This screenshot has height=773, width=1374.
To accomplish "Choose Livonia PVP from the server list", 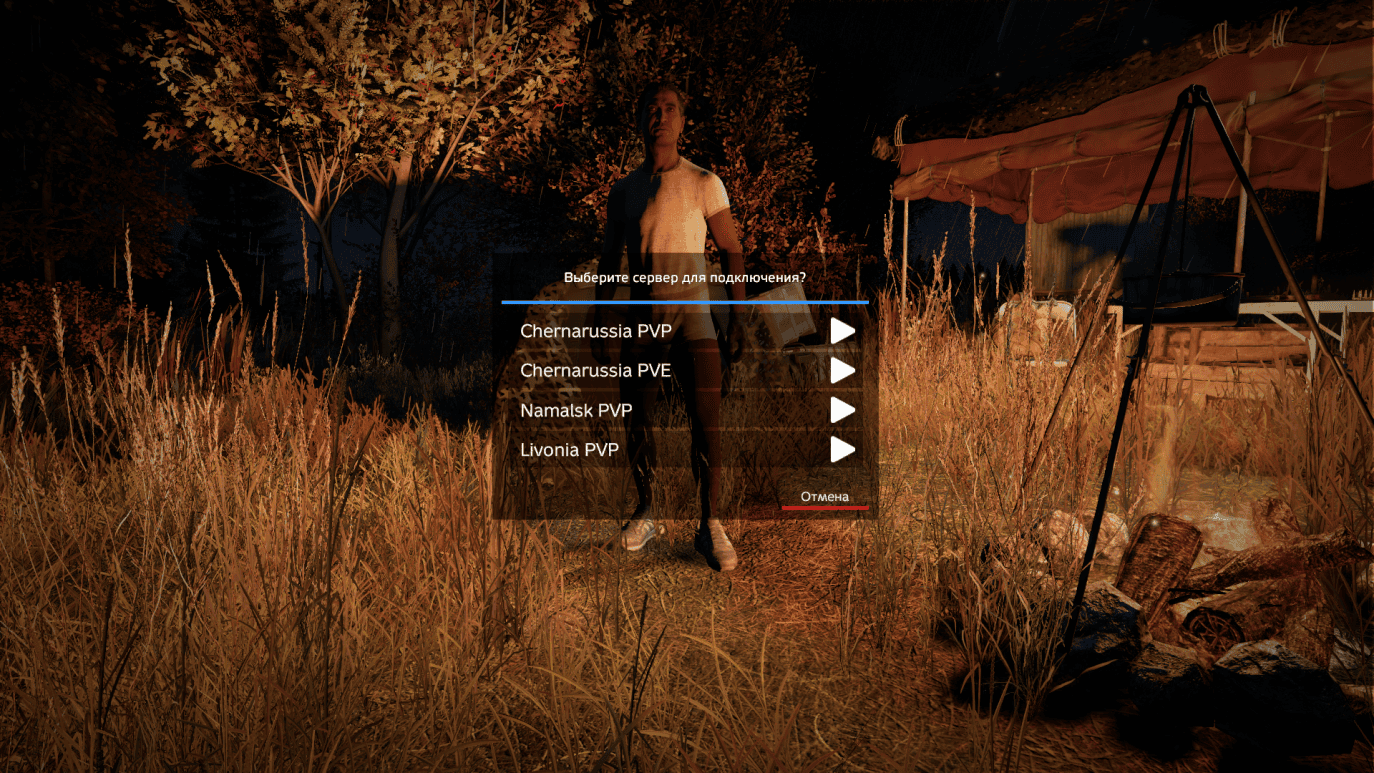I will pos(569,449).
